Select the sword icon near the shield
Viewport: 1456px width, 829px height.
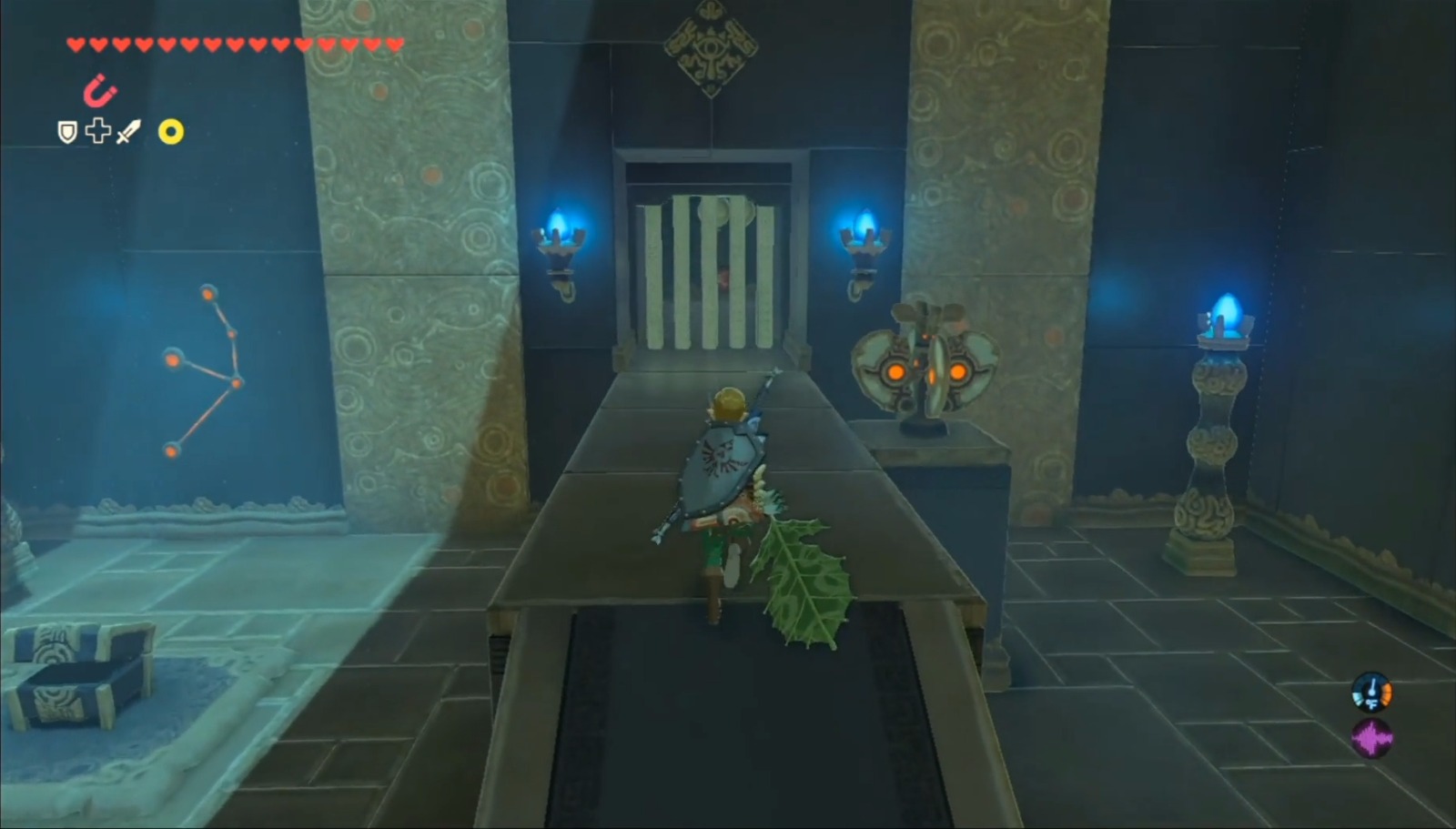[x=128, y=130]
